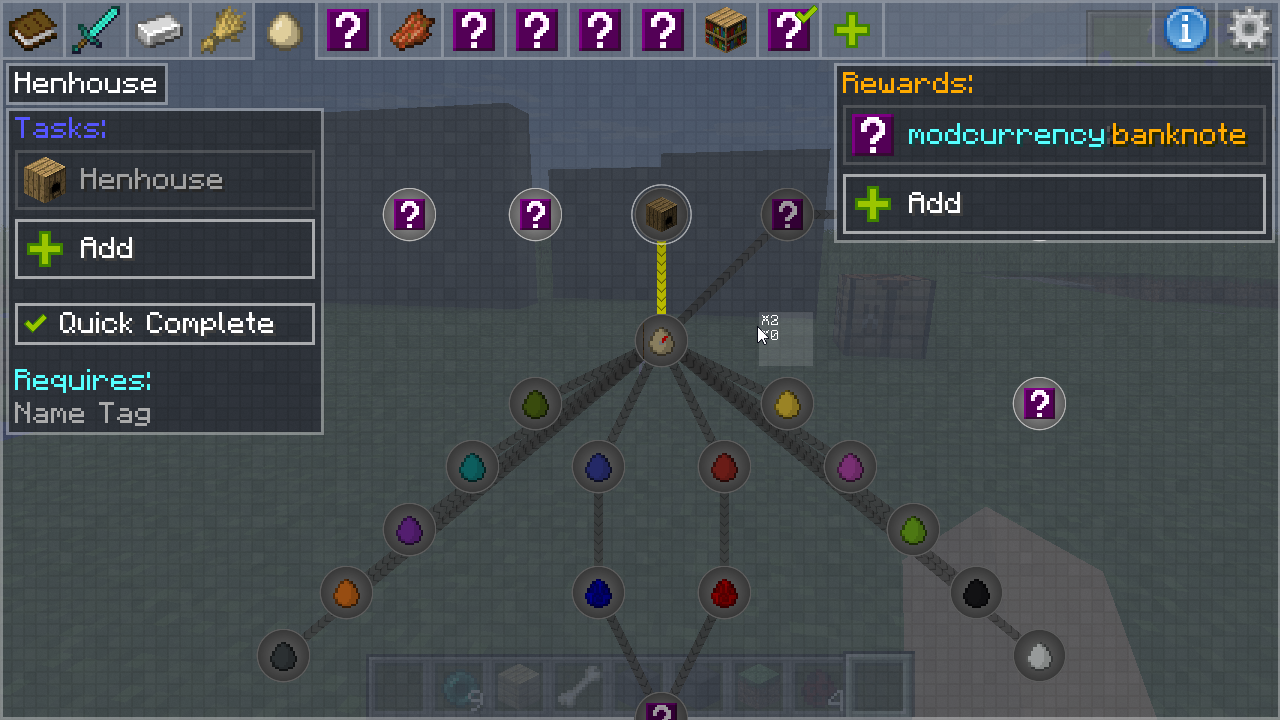Open the wheat chapter tab

pos(222,30)
